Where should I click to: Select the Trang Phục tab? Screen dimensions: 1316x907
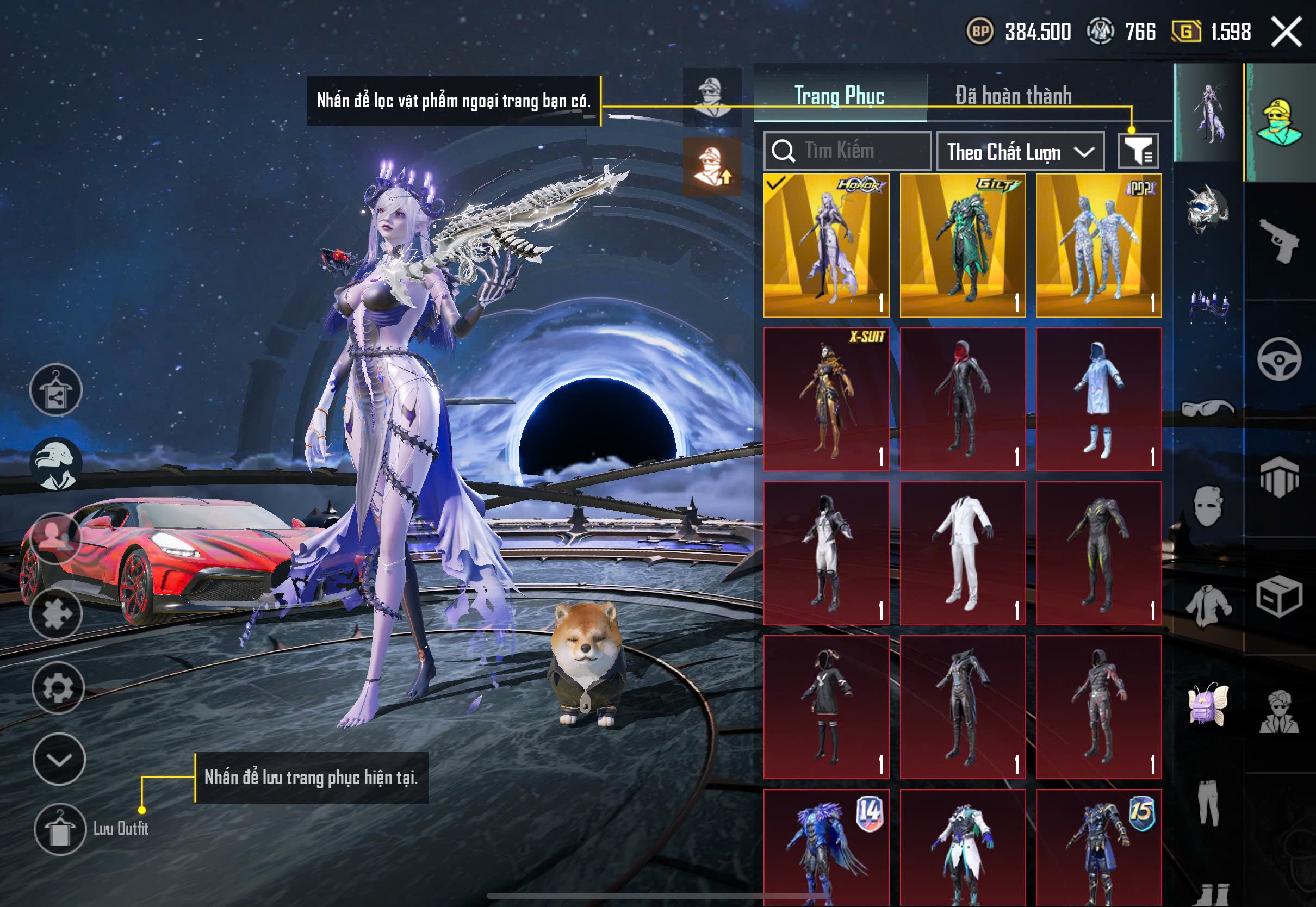(839, 95)
